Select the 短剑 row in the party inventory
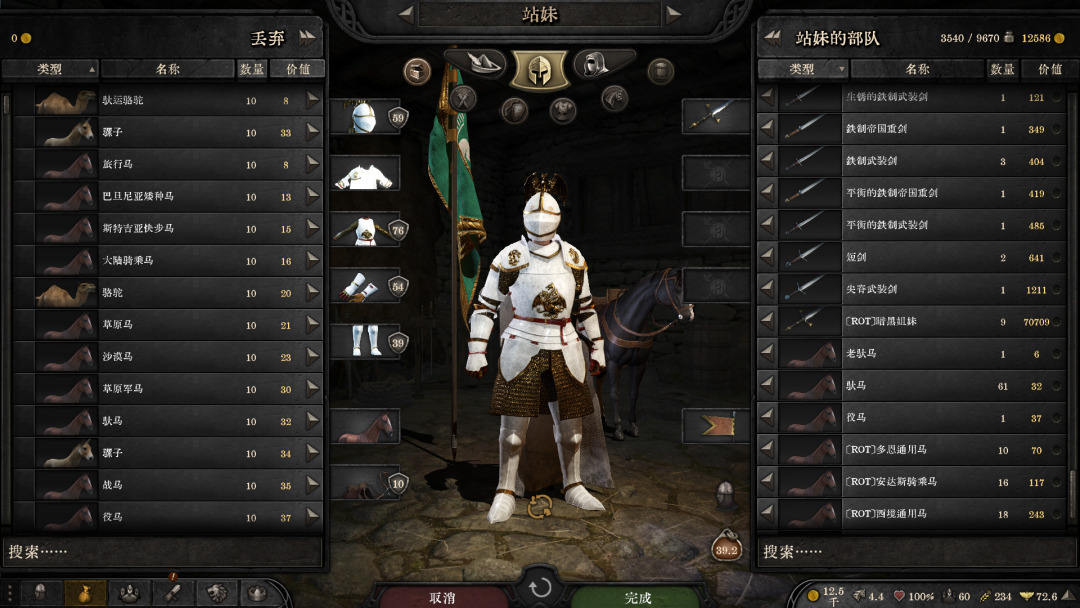The height and width of the screenshot is (608, 1080). pyautogui.click(x=914, y=257)
